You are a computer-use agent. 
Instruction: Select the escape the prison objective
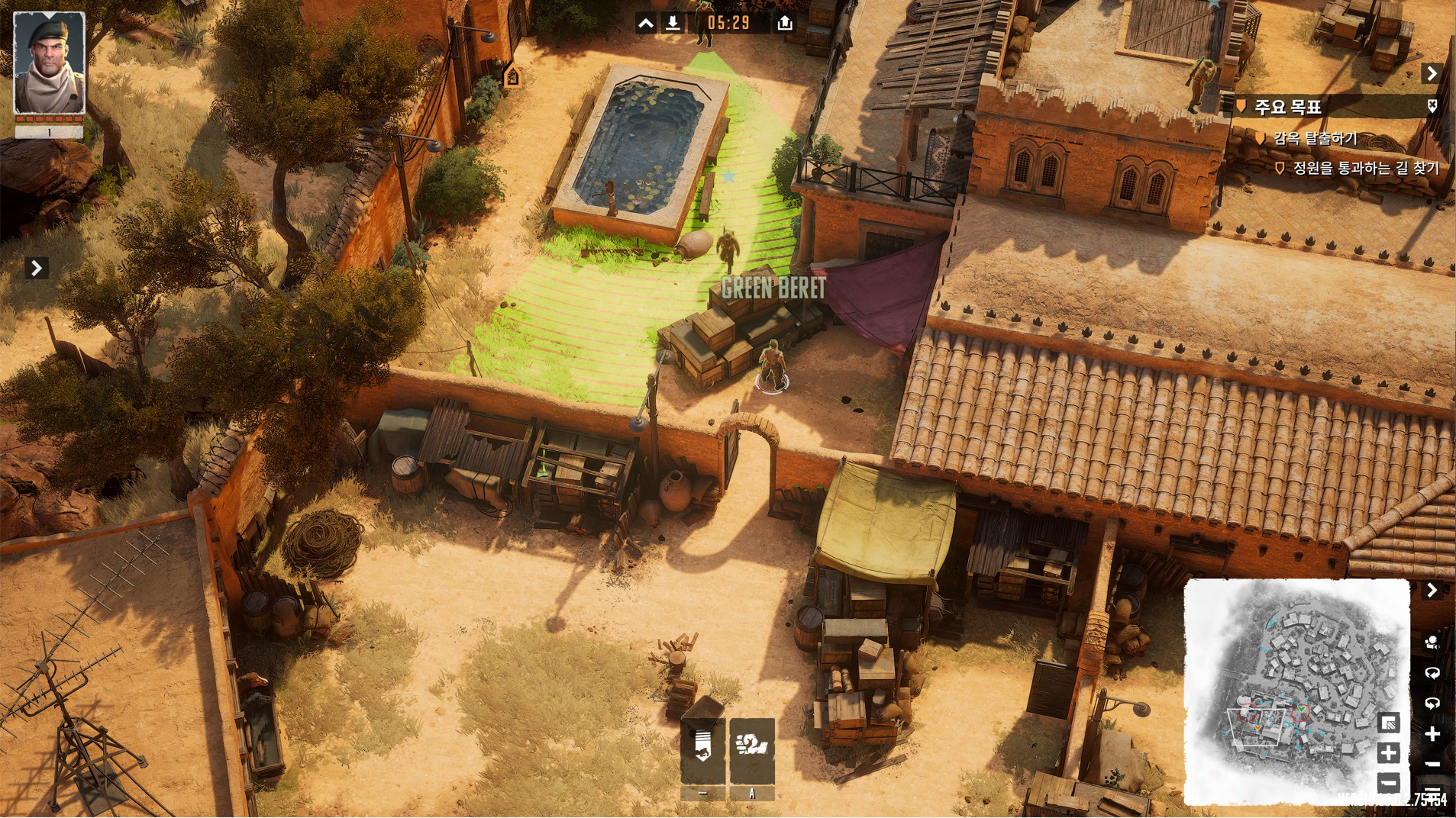click(1315, 138)
